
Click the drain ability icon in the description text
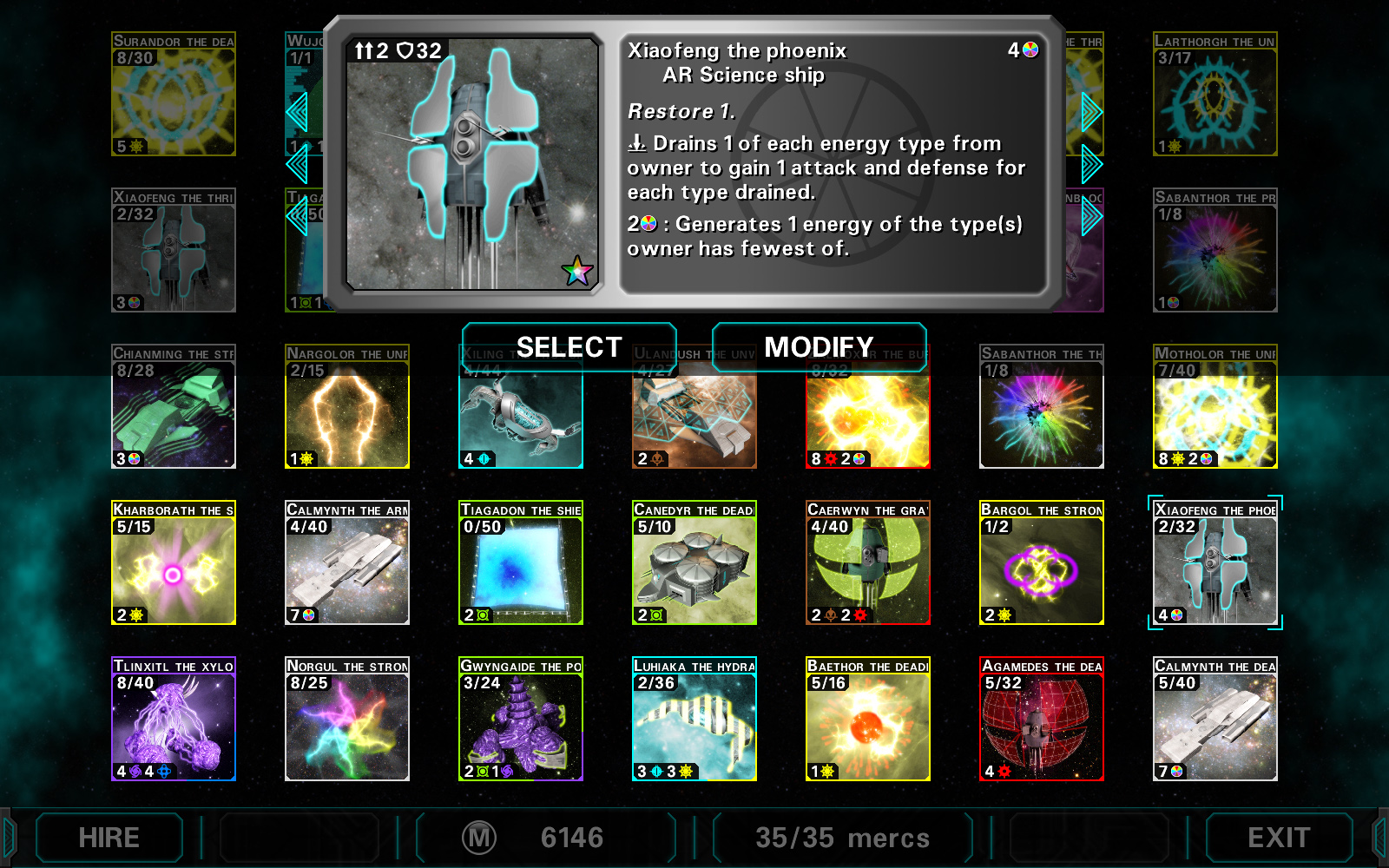[x=636, y=143]
